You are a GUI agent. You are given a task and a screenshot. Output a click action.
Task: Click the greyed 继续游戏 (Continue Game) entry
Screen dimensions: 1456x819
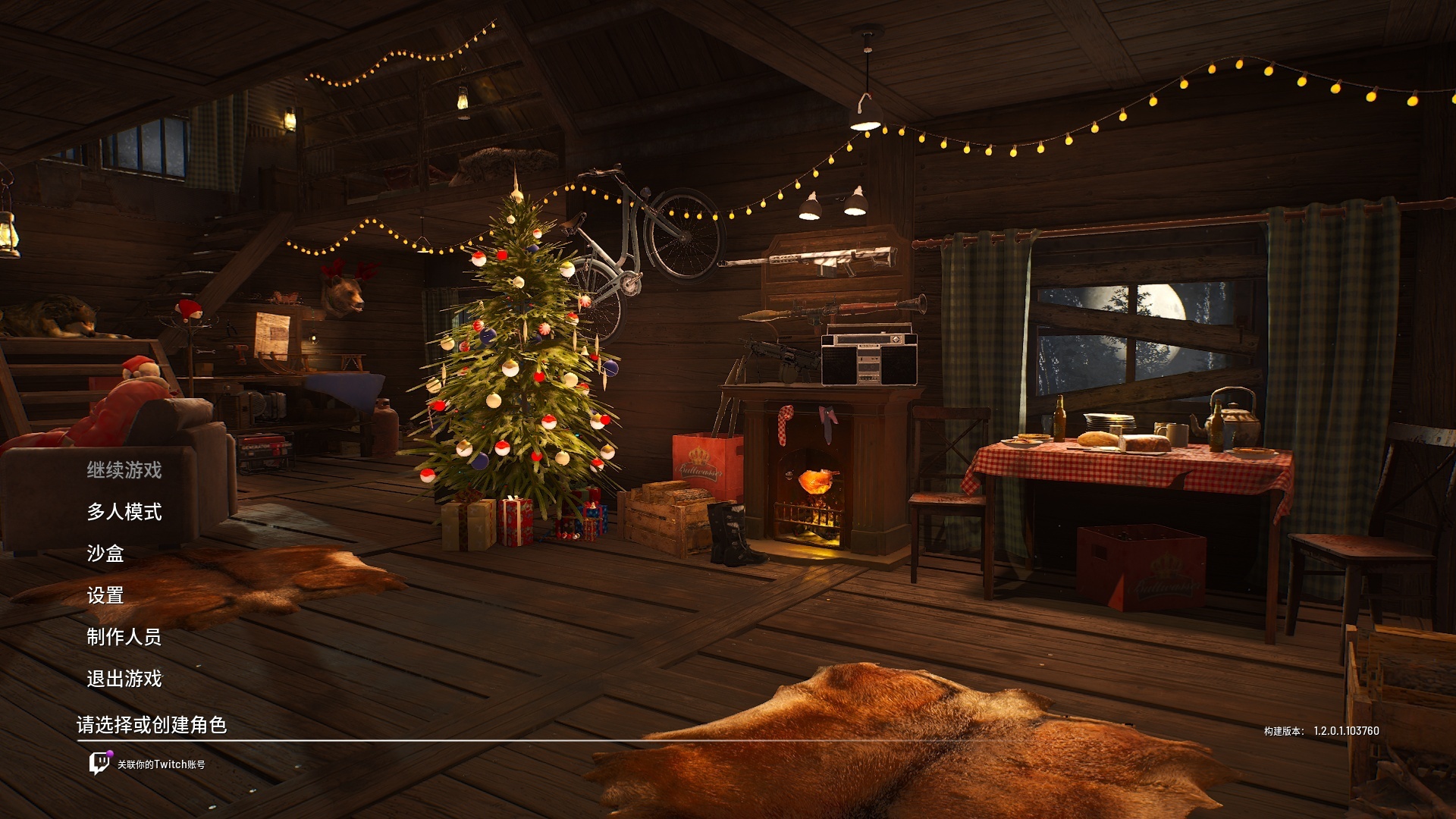pyautogui.click(x=124, y=470)
